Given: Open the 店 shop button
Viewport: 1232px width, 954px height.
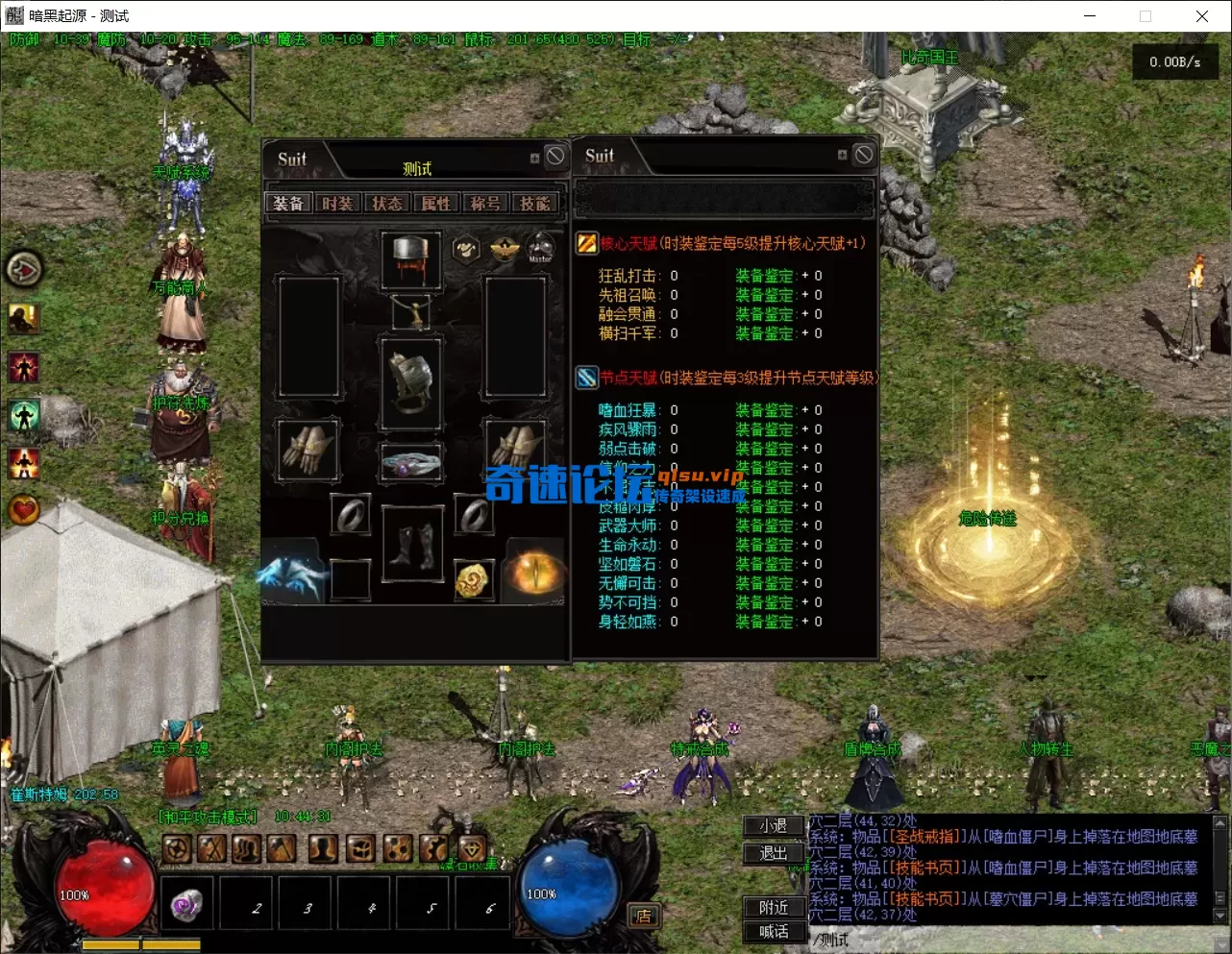Looking at the screenshot, I should tap(643, 916).
